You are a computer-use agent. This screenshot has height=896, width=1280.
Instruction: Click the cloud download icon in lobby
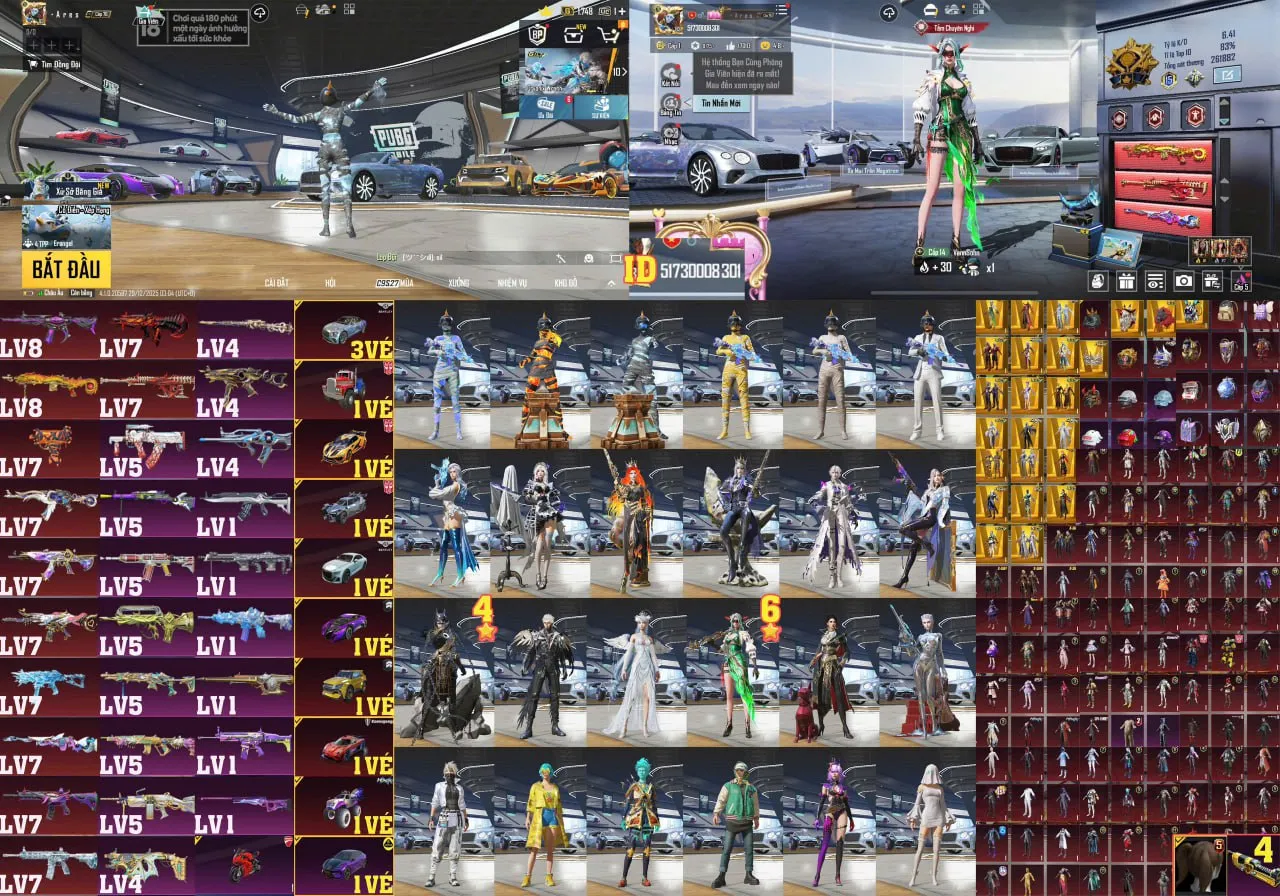tap(259, 12)
